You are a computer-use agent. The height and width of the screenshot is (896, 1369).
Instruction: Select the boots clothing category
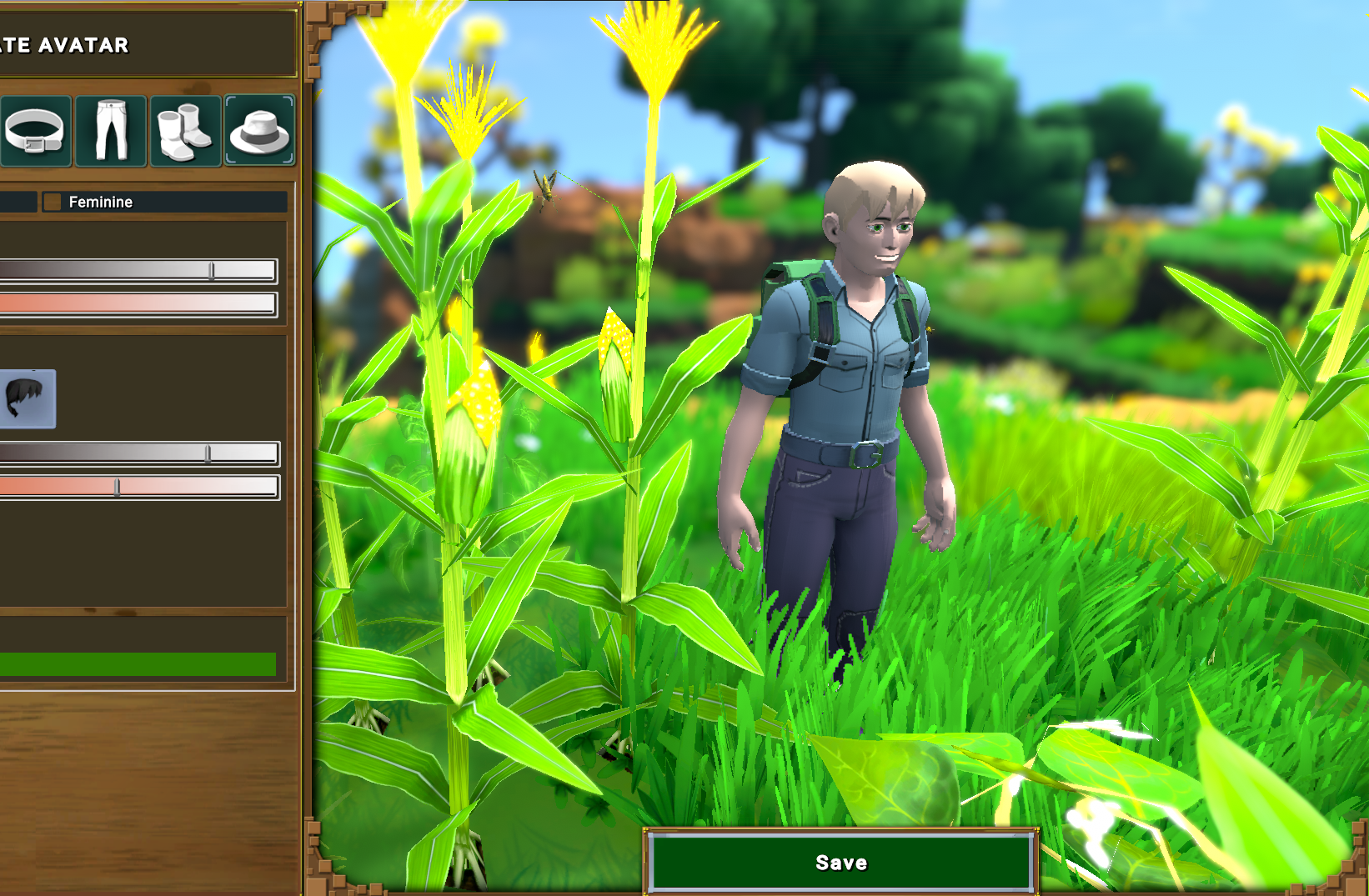pyautogui.click(x=185, y=132)
